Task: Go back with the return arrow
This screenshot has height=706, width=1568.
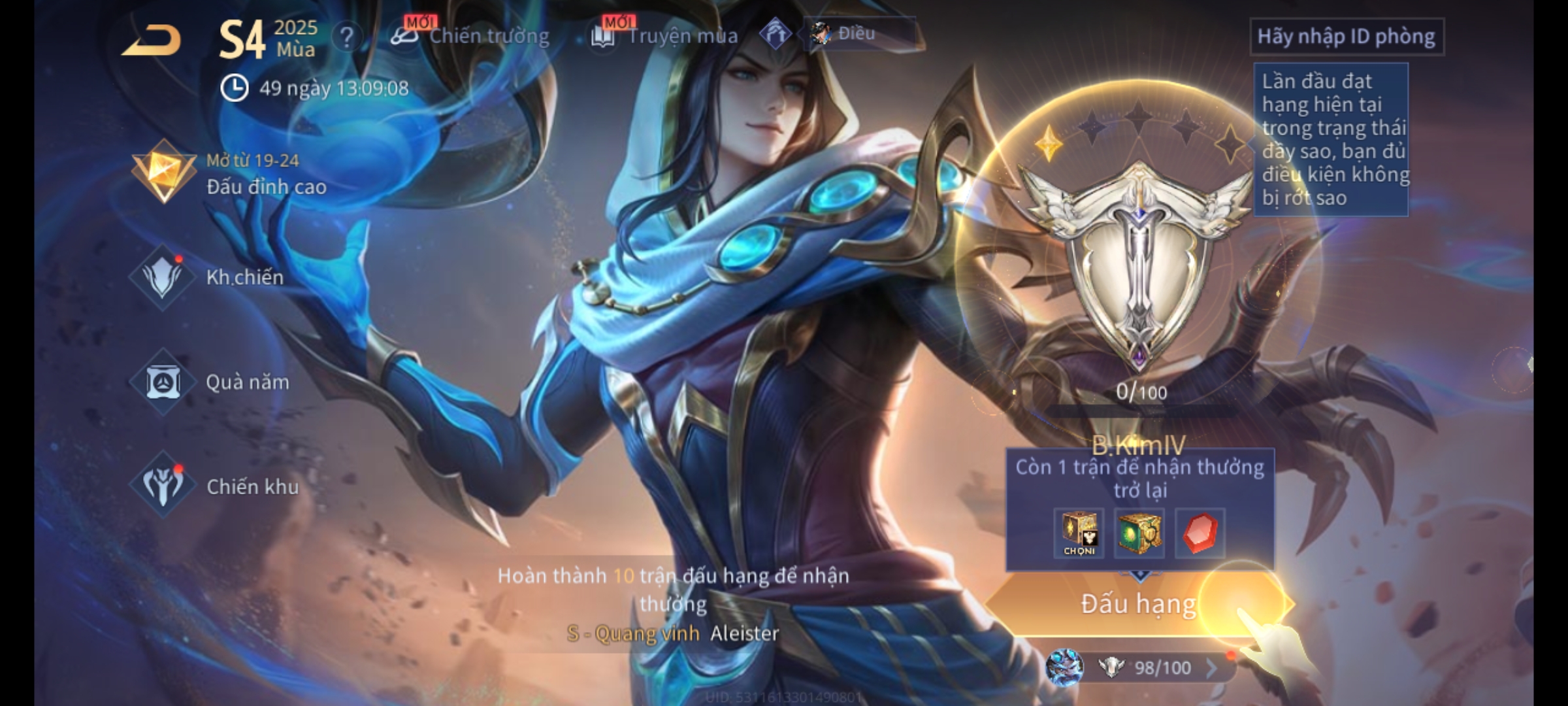Action: (x=152, y=41)
